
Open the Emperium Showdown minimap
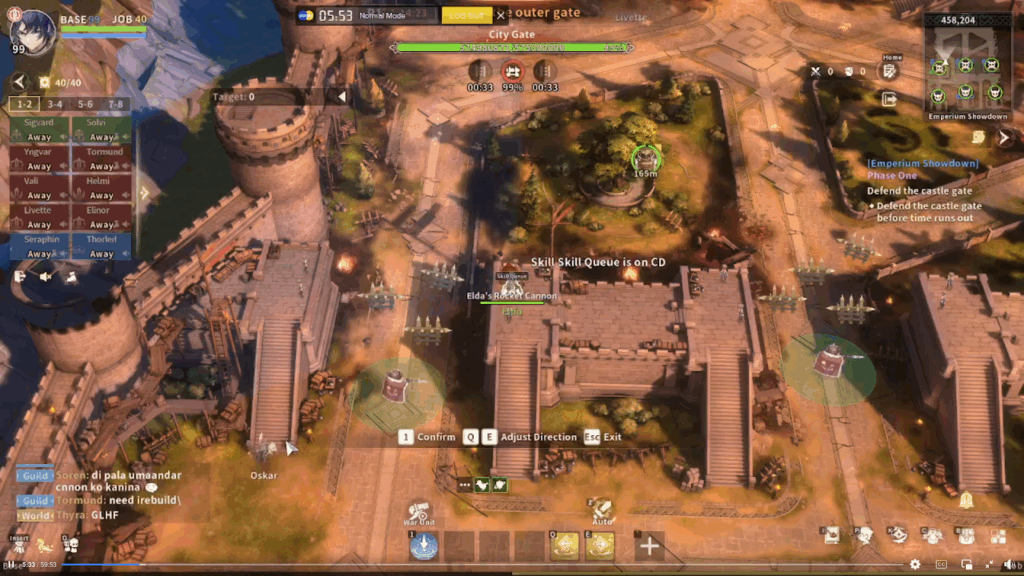(964, 65)
